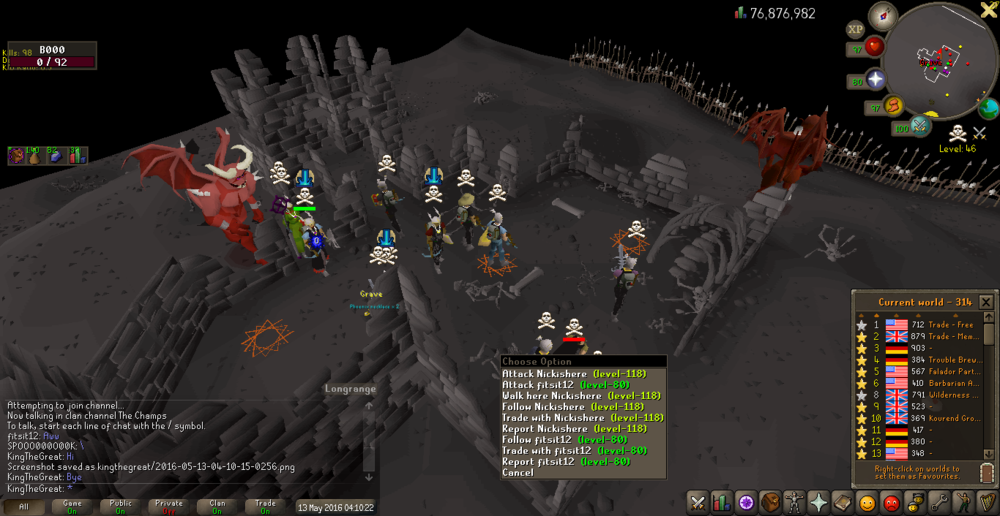Choose Walk here Nickishere option
The width and height of the screenshot is (1000, 516).
coord(567,396)
